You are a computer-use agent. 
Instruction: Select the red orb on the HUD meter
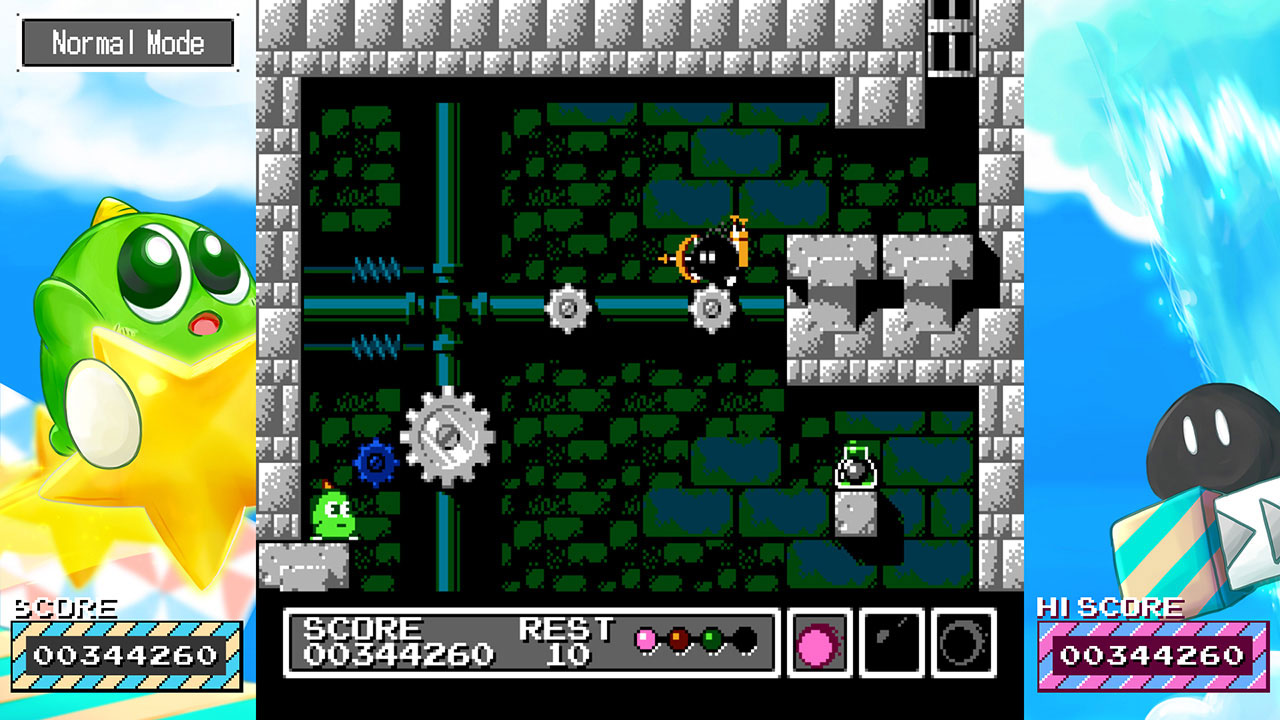pyautogui.click(x=676, y=640)
